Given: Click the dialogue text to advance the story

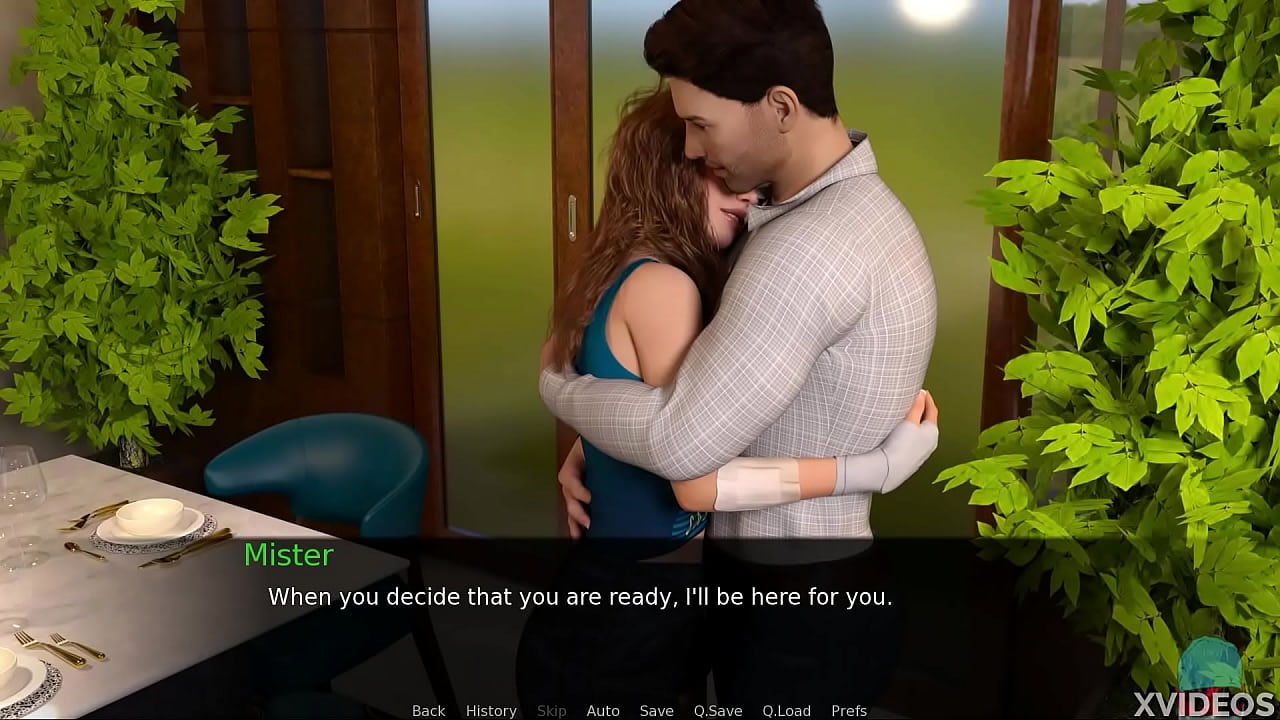Looking at the screenshot, I should [x=580, y=597].
